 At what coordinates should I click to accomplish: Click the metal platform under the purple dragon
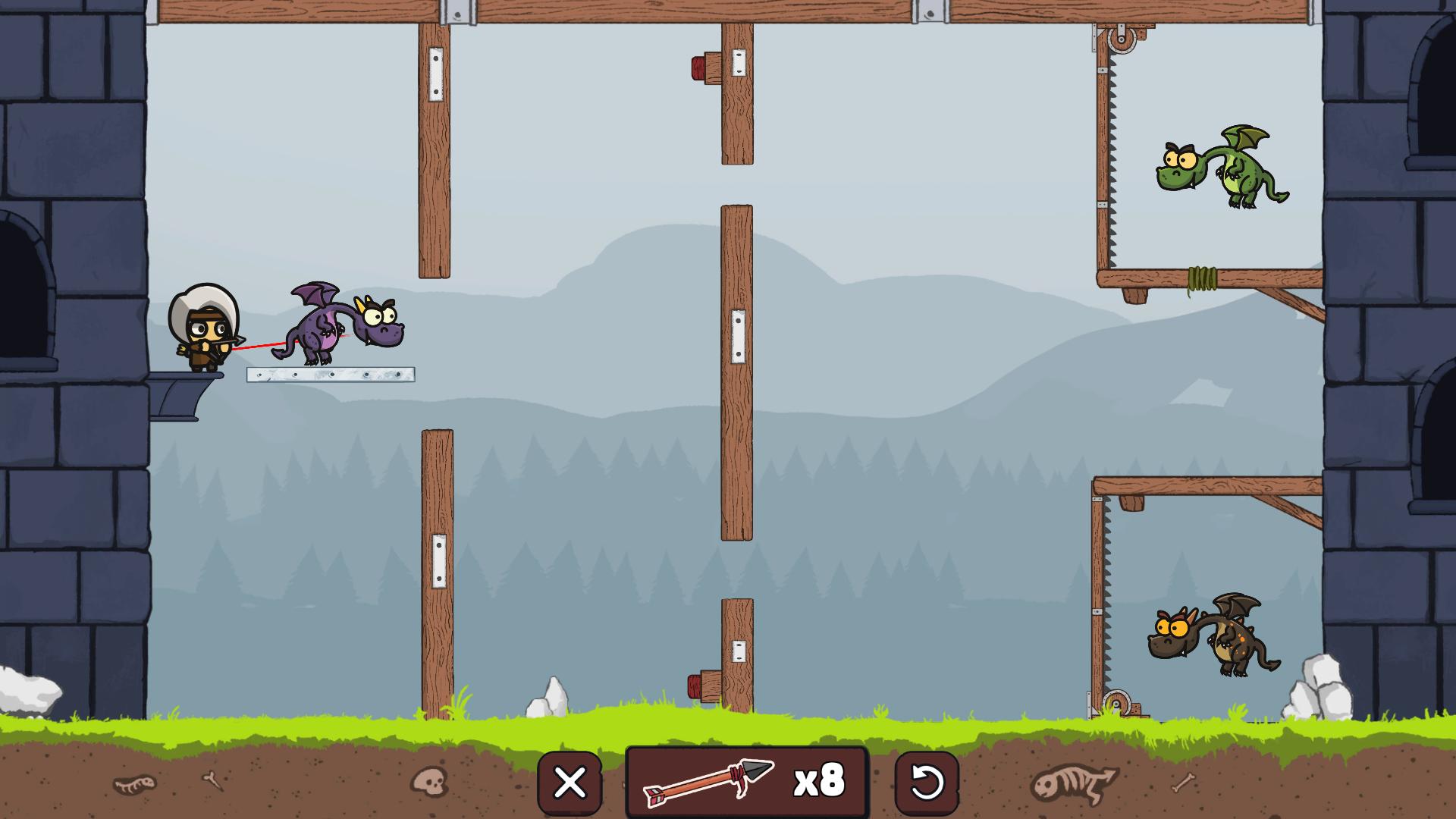[331, 375]
